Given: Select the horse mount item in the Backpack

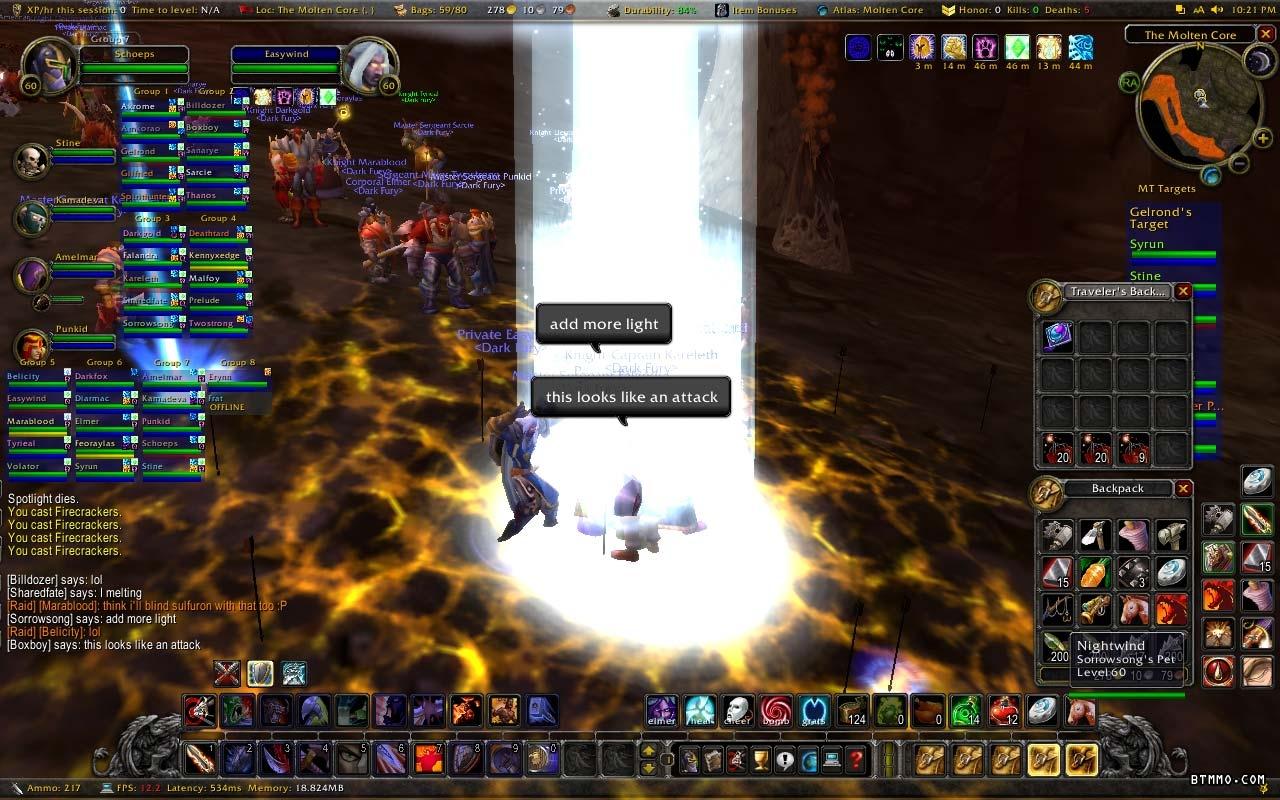Looking at the screenshot, I should pos(1133,608).
